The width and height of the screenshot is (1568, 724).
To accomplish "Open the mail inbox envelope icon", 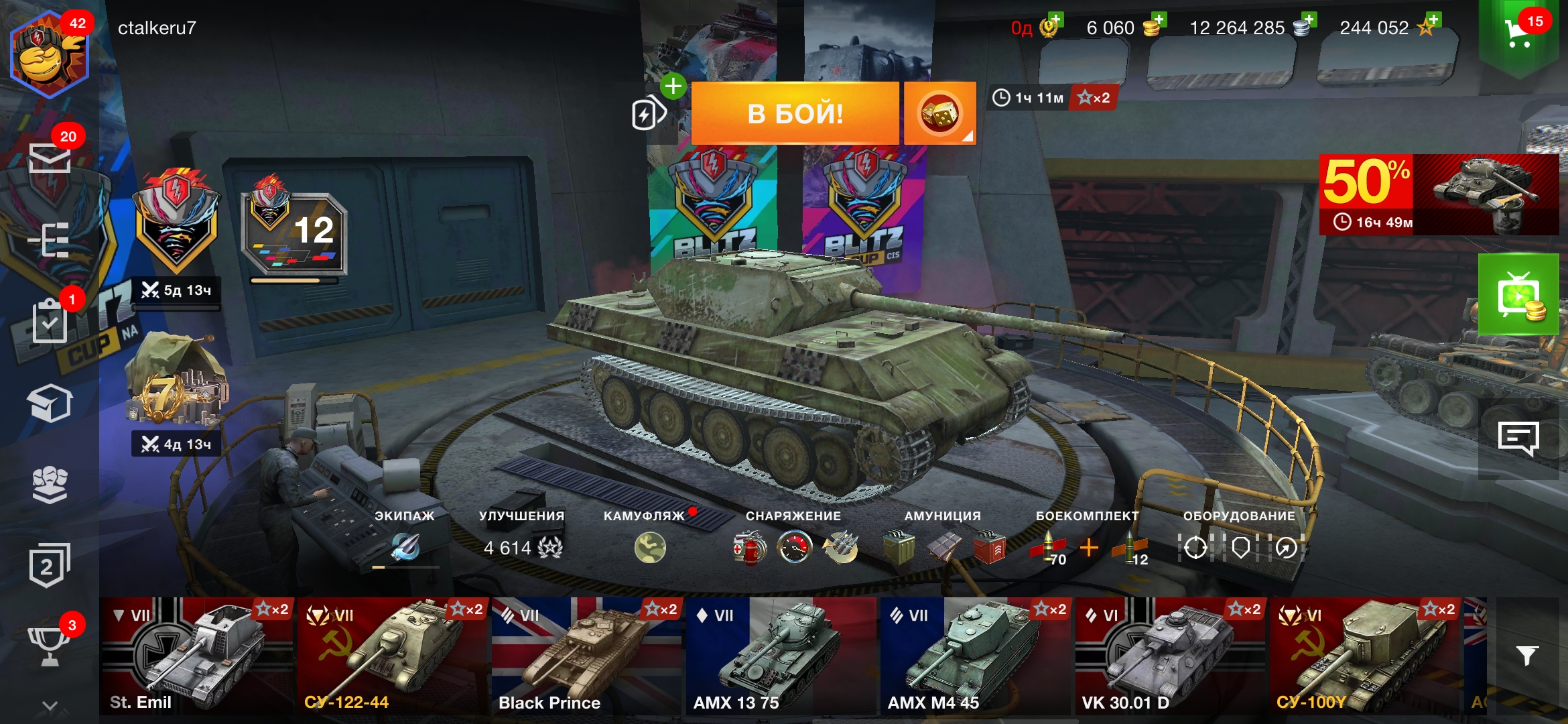I will [x=50, y=158].
